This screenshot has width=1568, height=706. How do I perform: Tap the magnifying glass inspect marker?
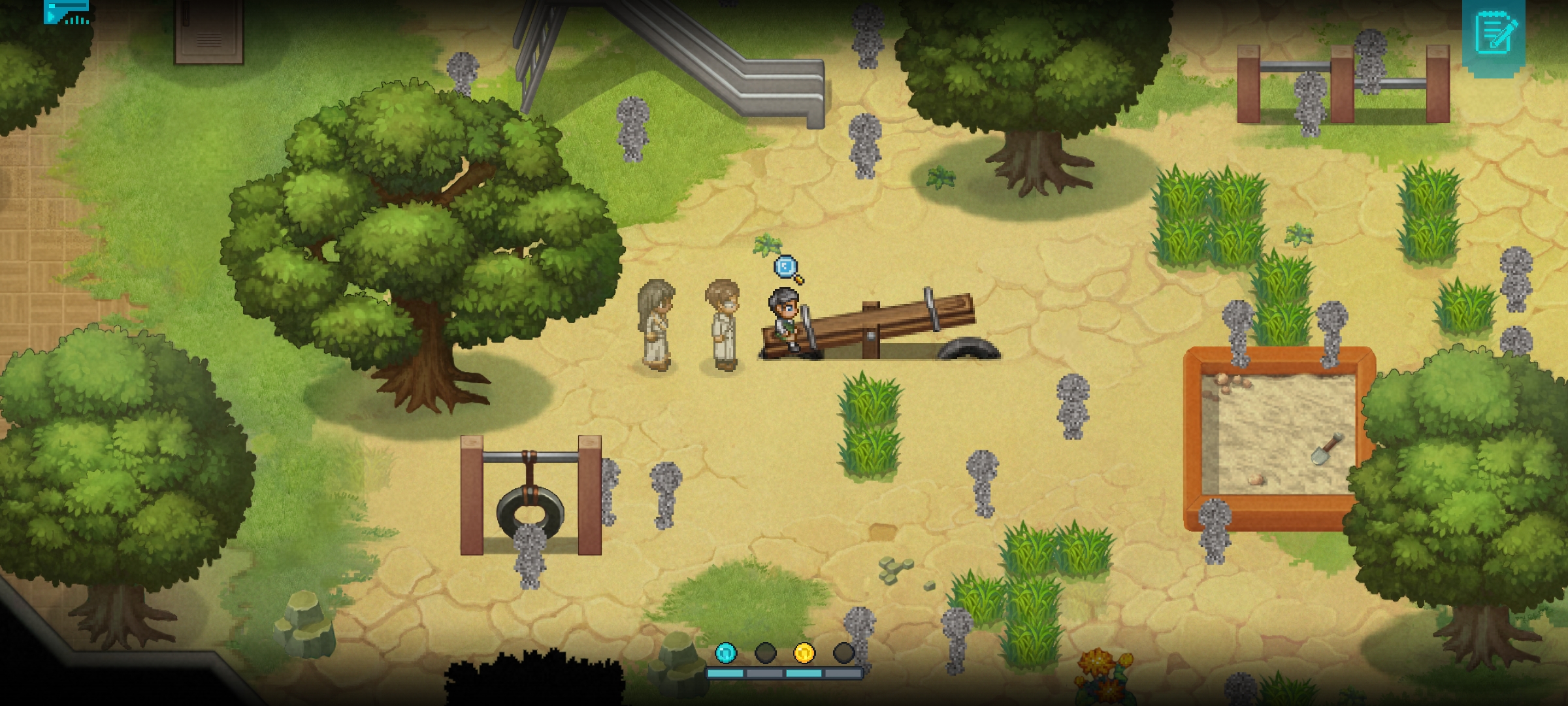tap(787, 268)
